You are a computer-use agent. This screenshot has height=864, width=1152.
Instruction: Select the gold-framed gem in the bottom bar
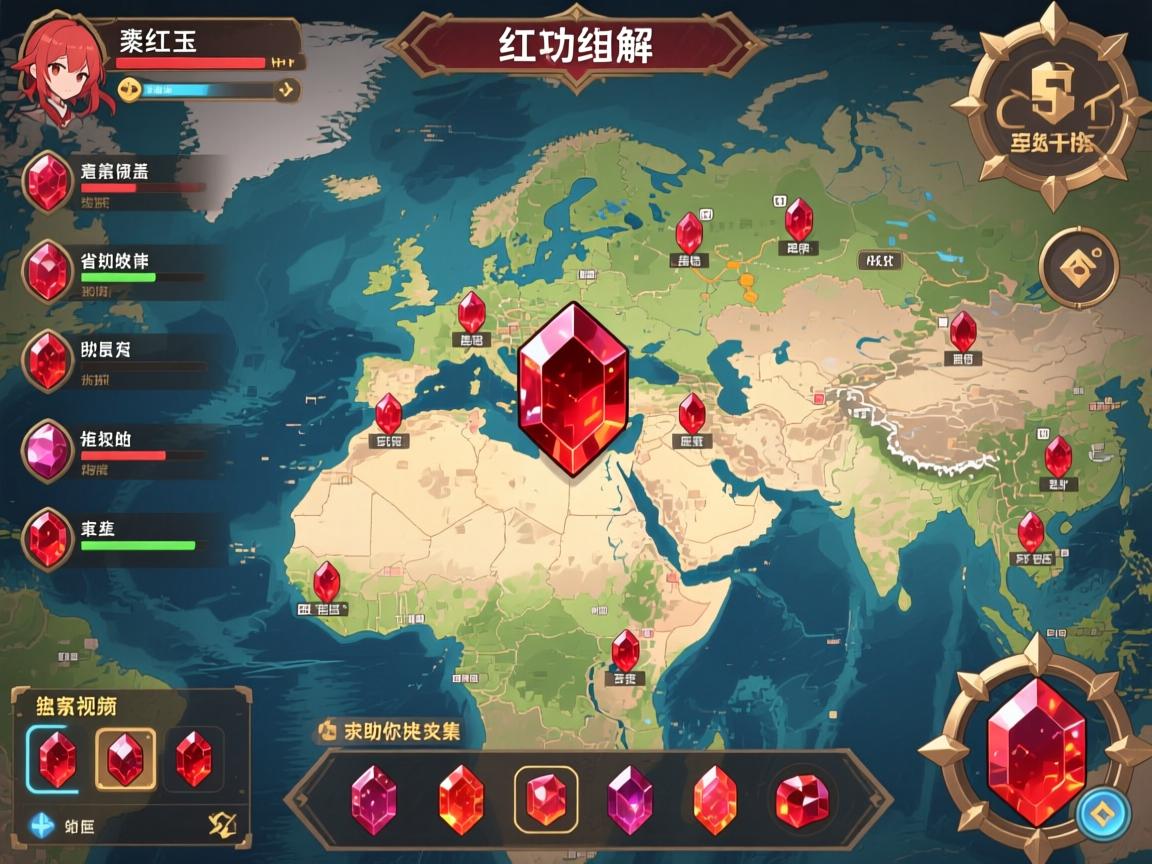coord(545,799)
